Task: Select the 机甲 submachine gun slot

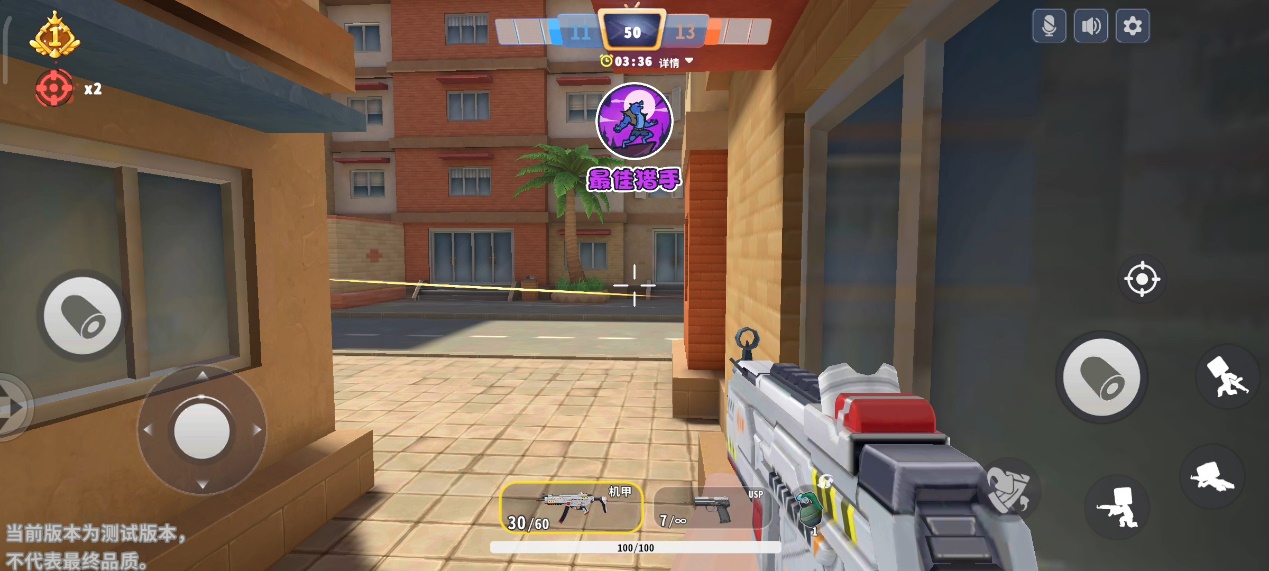Action: point(571,507)
